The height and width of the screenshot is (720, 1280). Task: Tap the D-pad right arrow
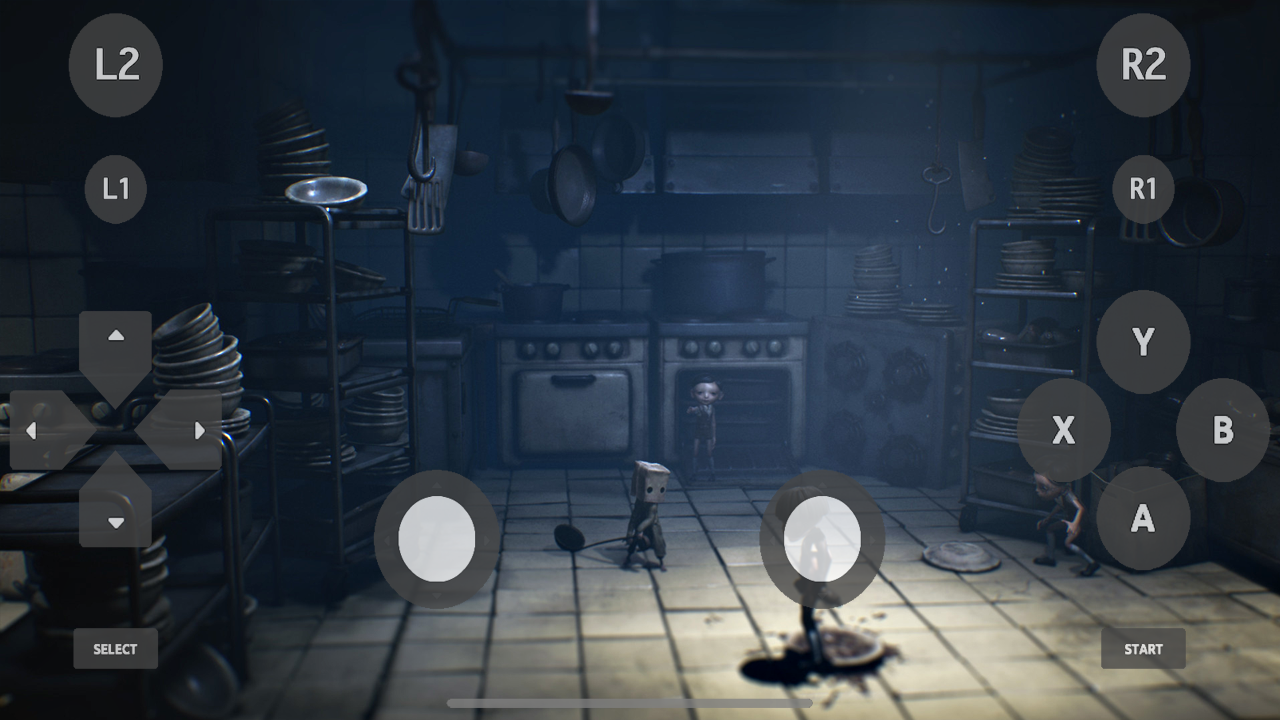click(x=198, y=431)
